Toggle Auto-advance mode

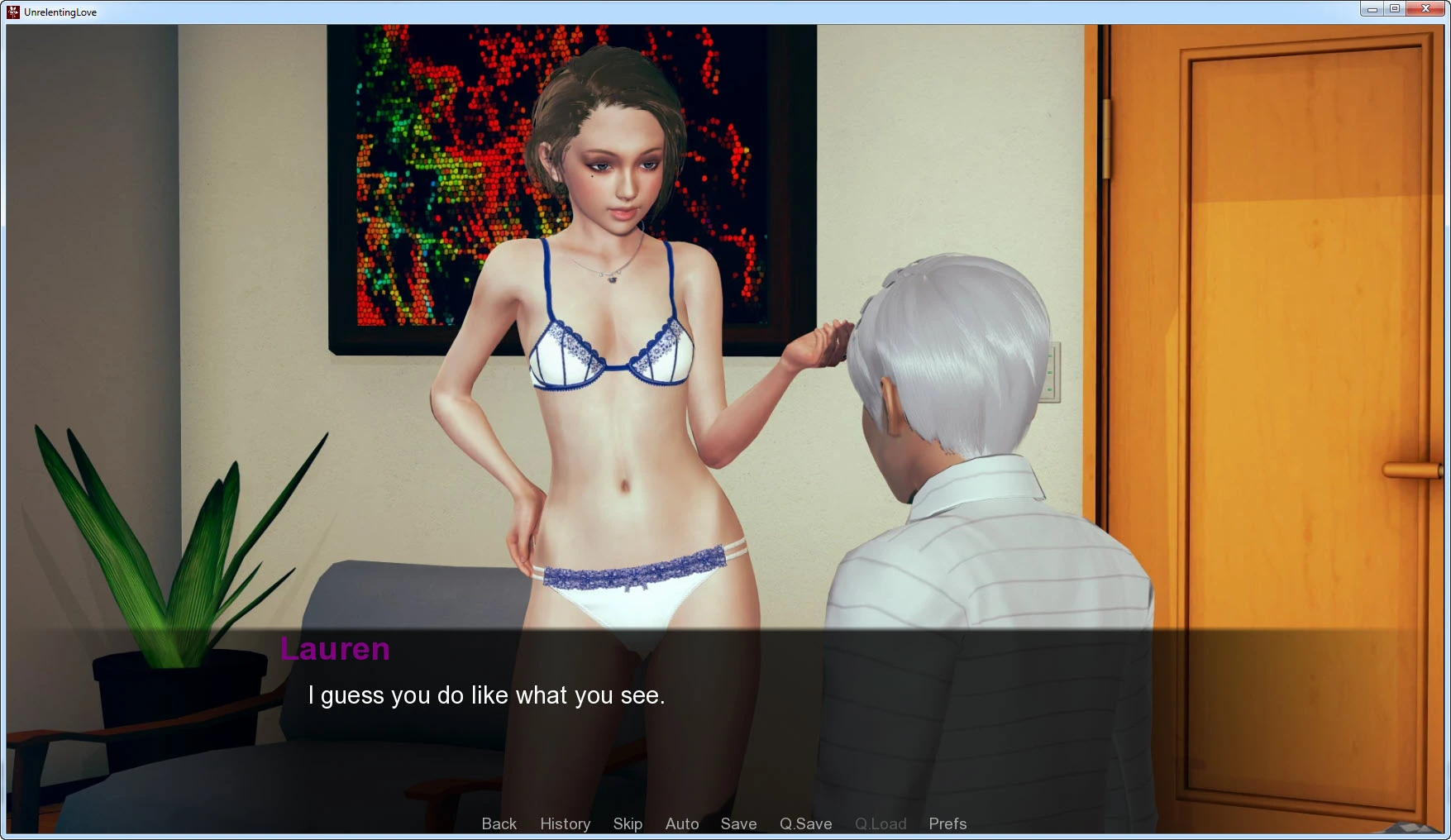click(682, 823)
